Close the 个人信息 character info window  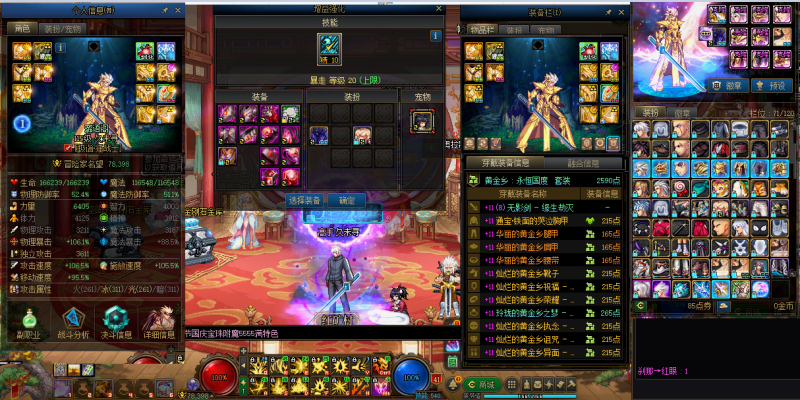[179, 11]
